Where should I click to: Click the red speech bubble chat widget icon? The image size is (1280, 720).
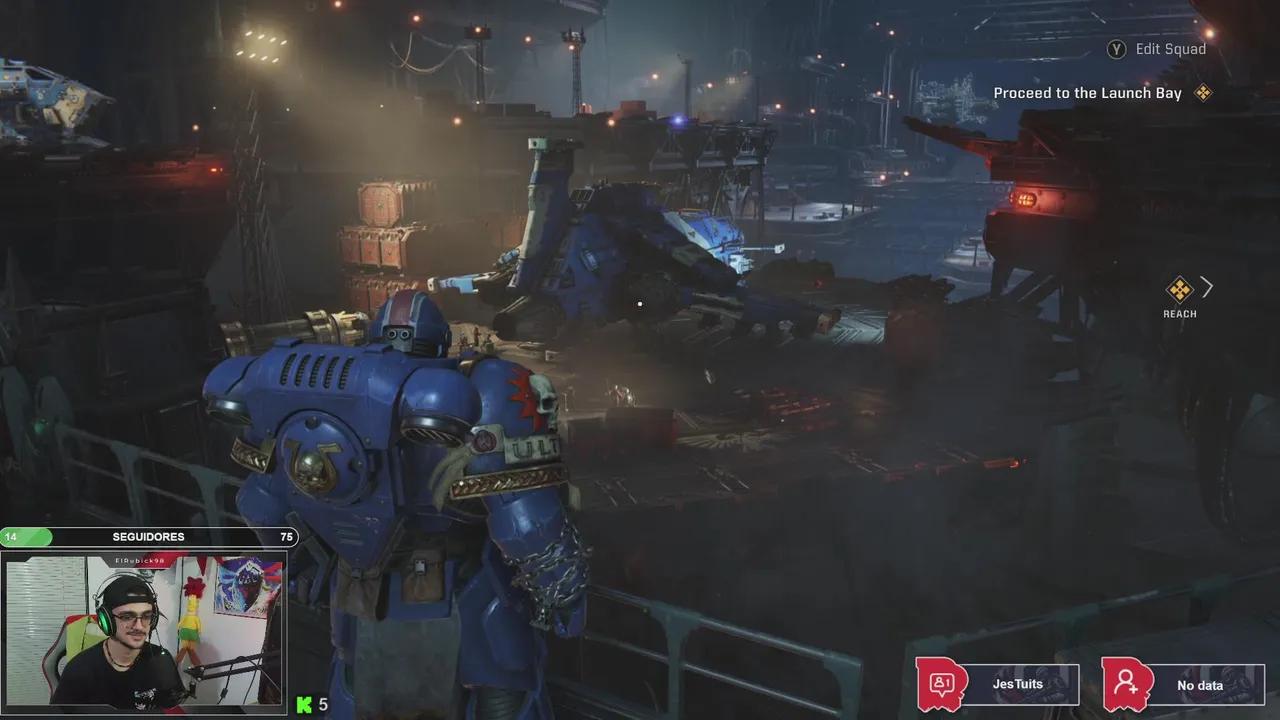point(941,684)
